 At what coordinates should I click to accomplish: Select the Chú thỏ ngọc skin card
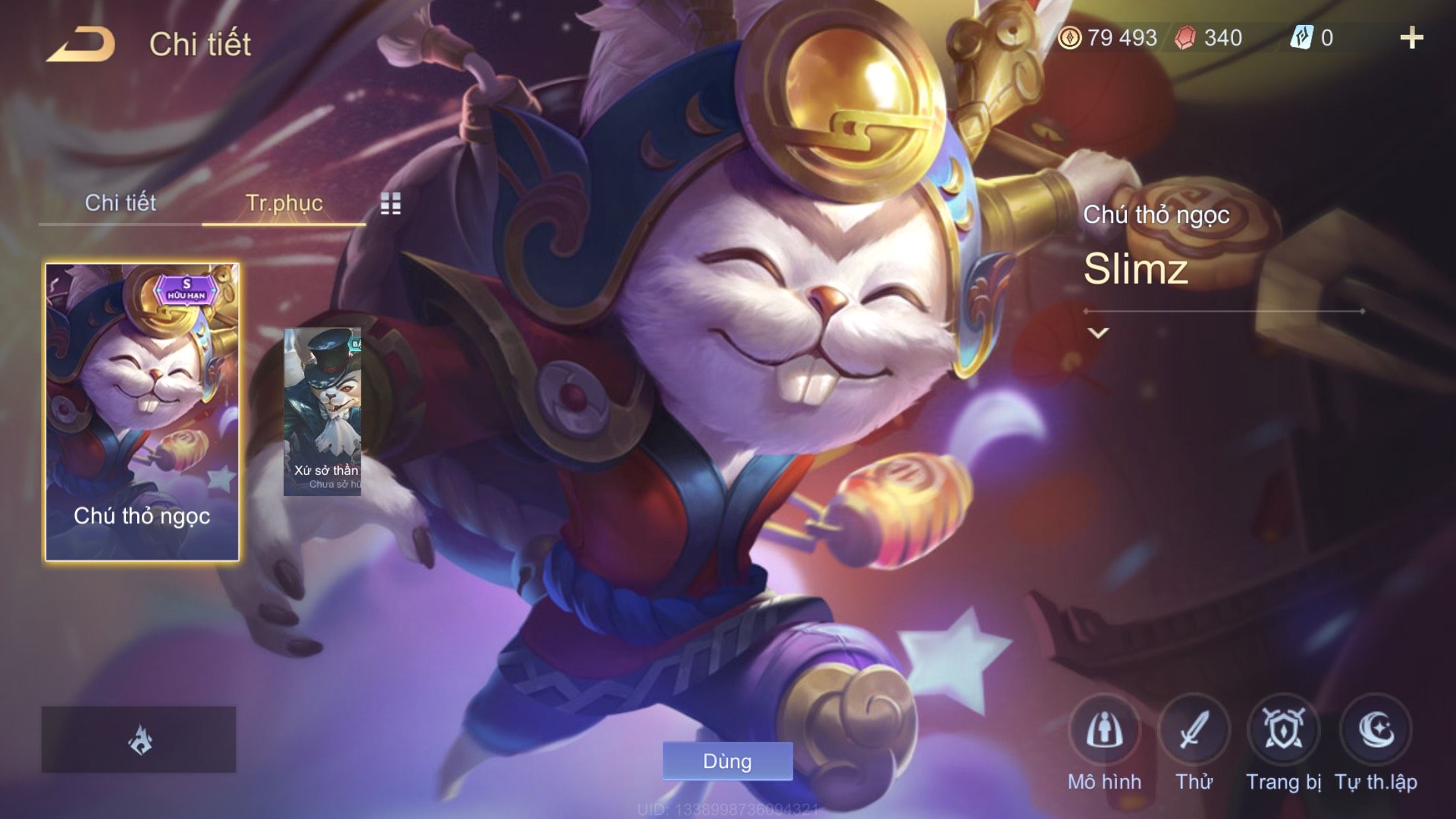(142, 412)
